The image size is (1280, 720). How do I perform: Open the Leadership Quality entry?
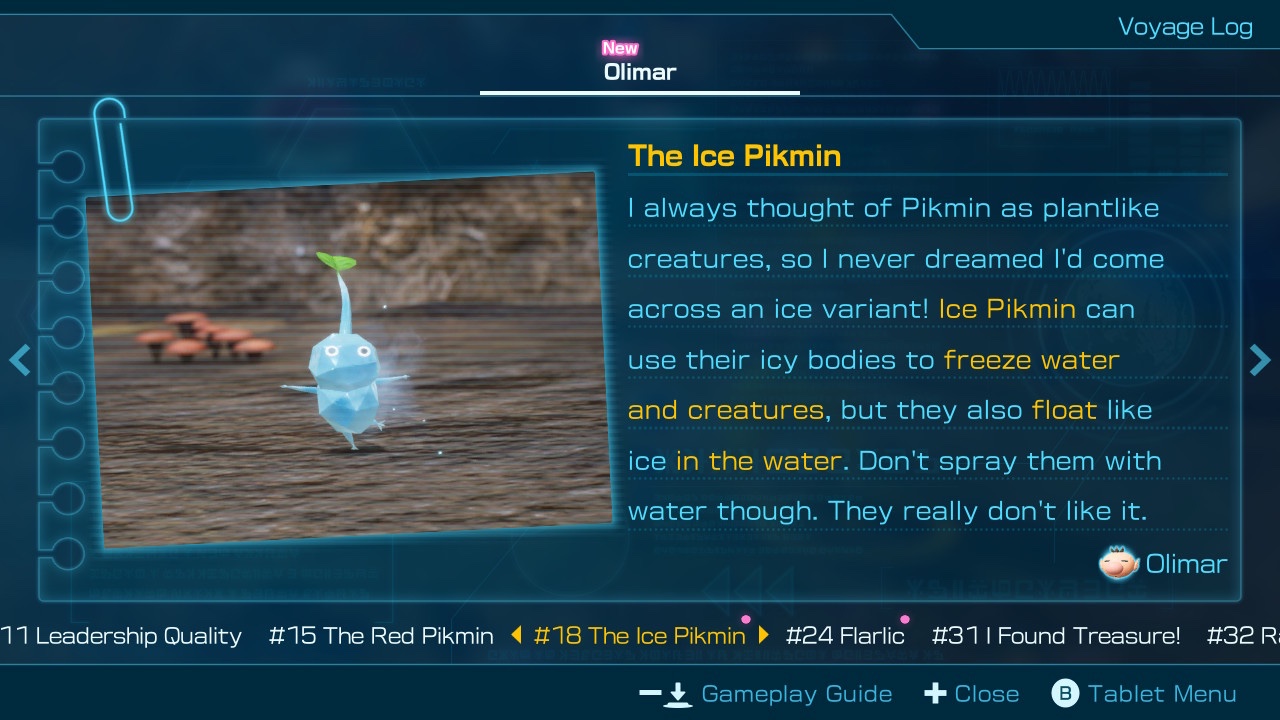pyautogui.click(x=125, y=636)
